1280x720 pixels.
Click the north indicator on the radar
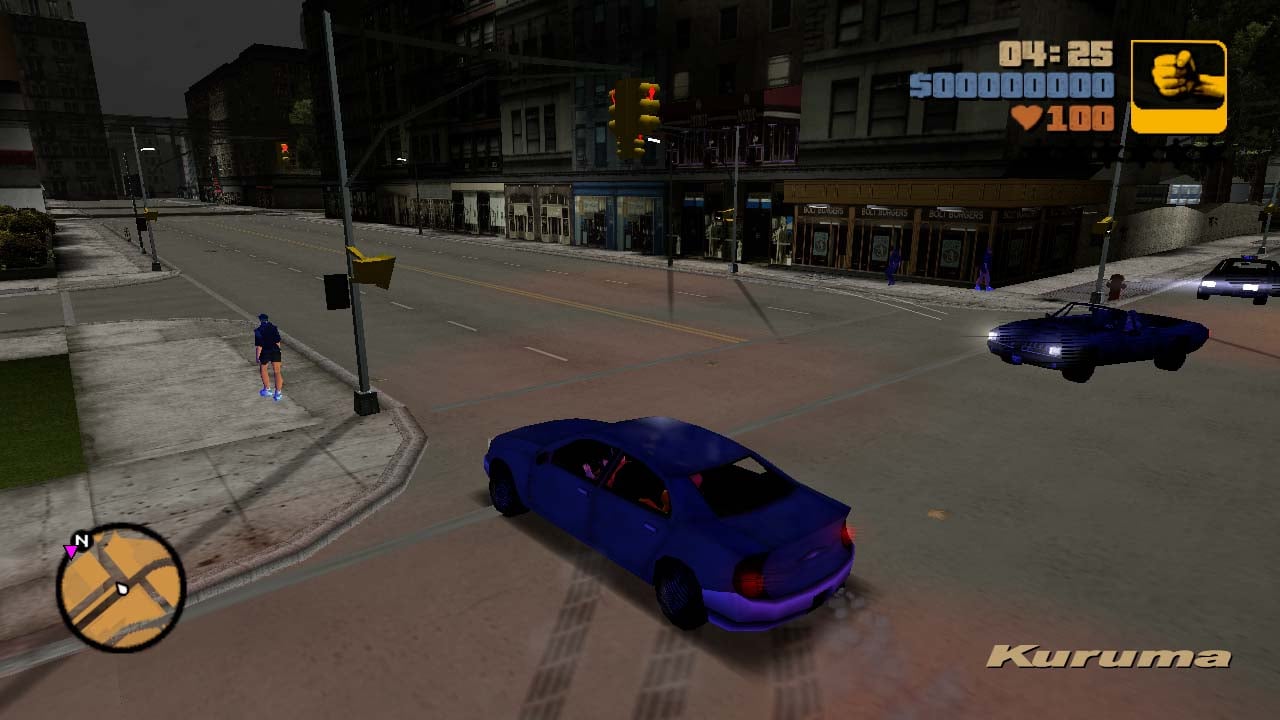(83, 541)
